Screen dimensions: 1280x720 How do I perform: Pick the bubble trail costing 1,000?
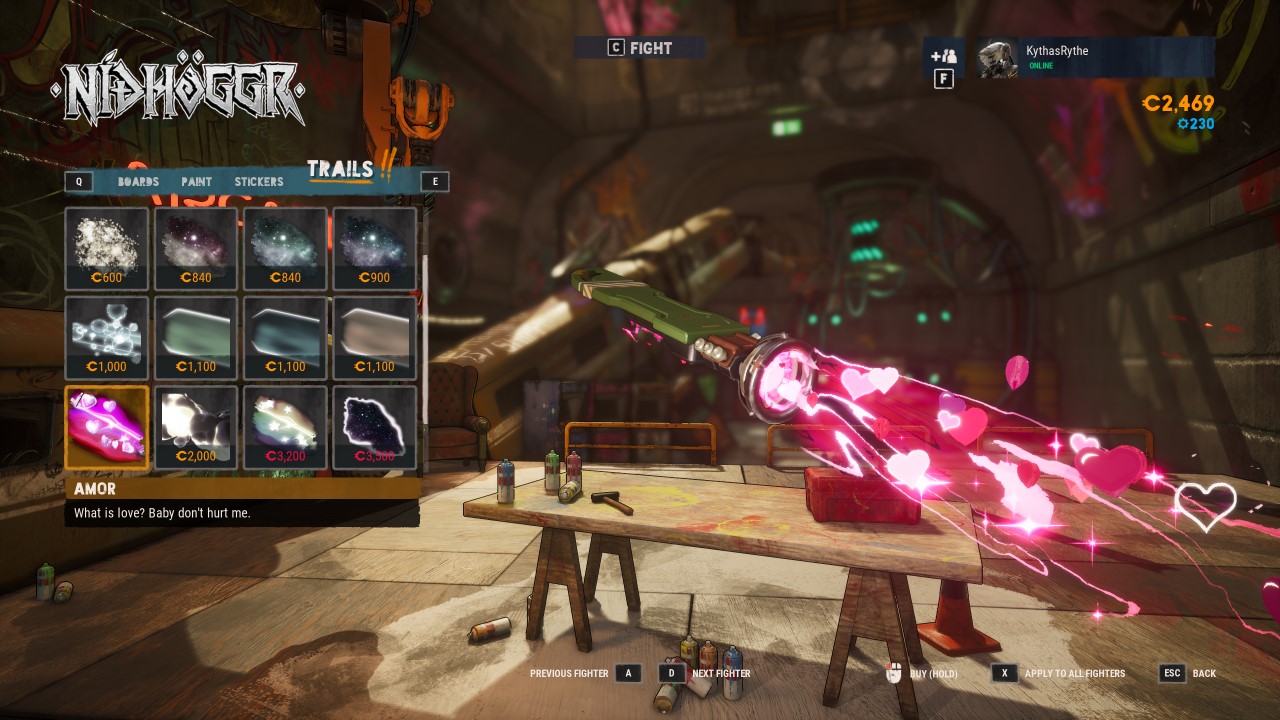click(107, 338)
